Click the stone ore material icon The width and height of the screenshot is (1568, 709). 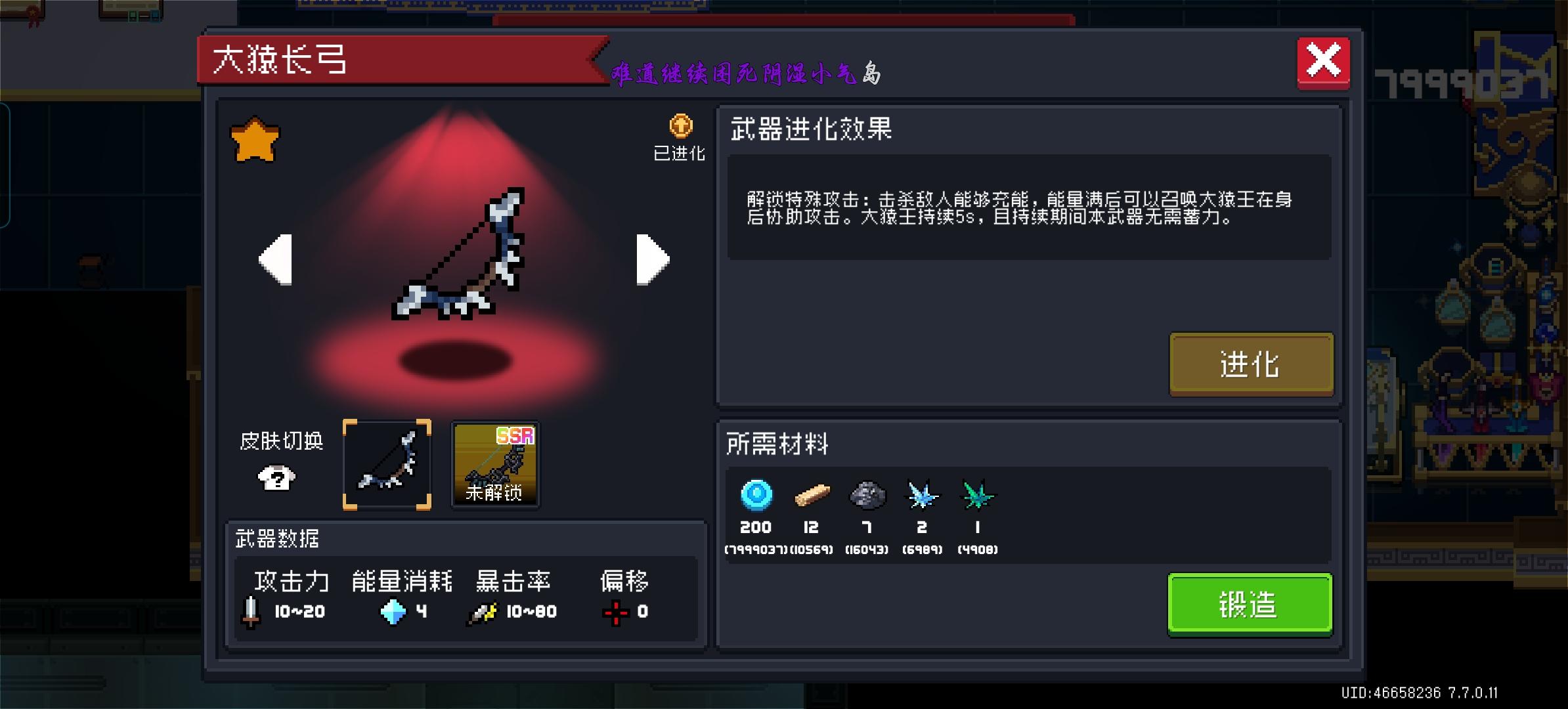(x=867, y=496)
